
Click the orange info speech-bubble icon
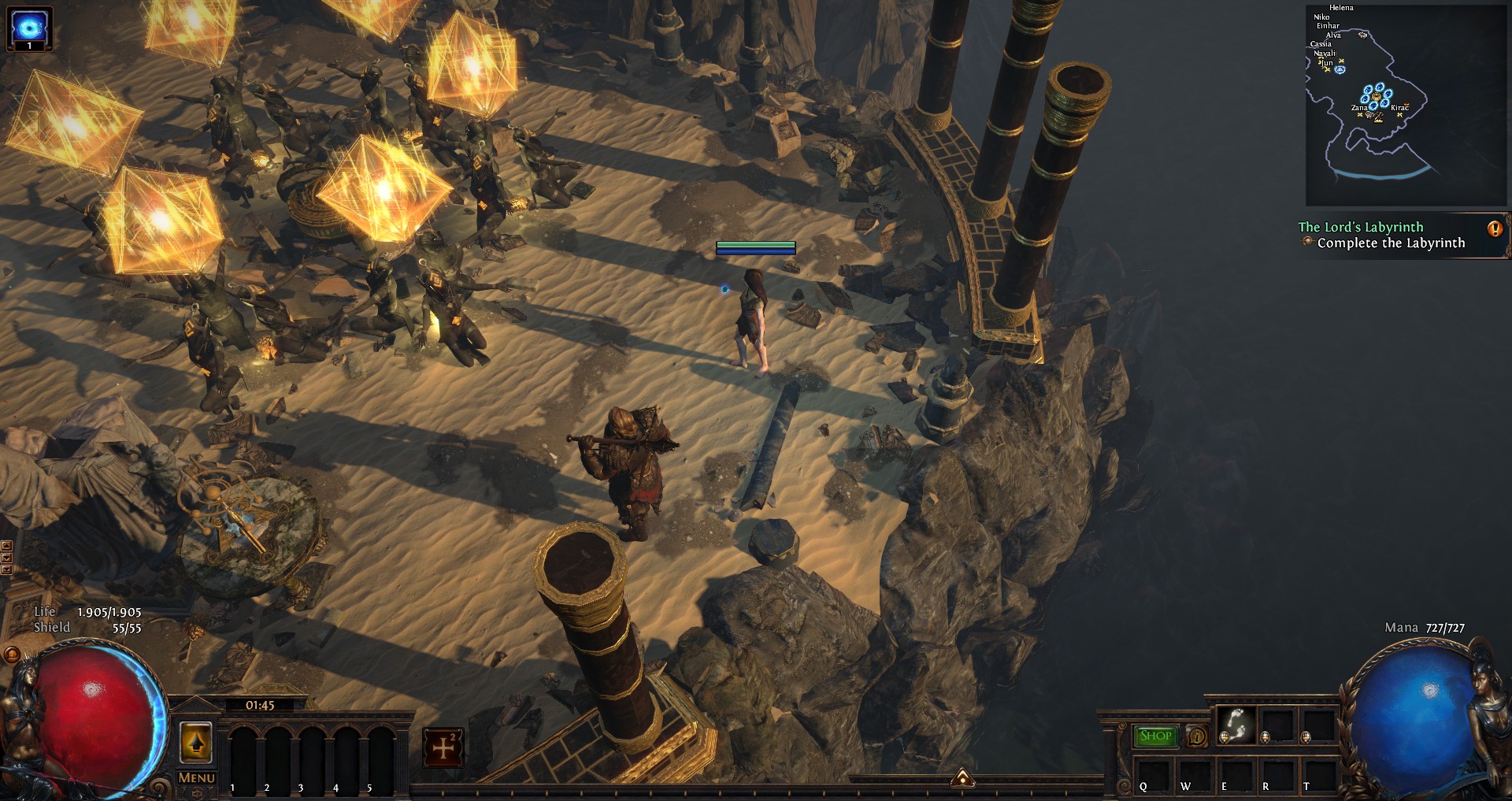(1196, 736)
